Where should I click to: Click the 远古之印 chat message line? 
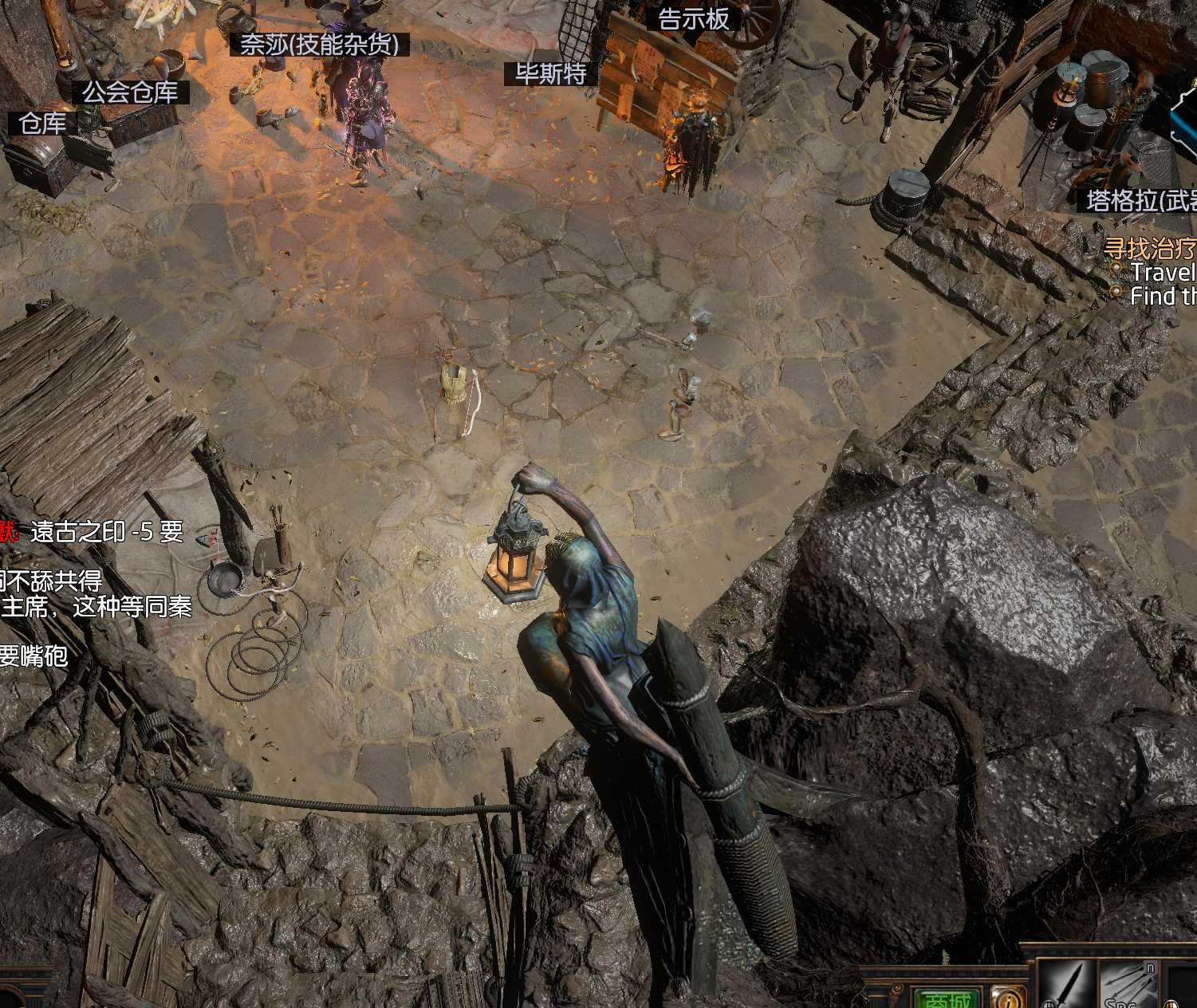pos(106,532)
